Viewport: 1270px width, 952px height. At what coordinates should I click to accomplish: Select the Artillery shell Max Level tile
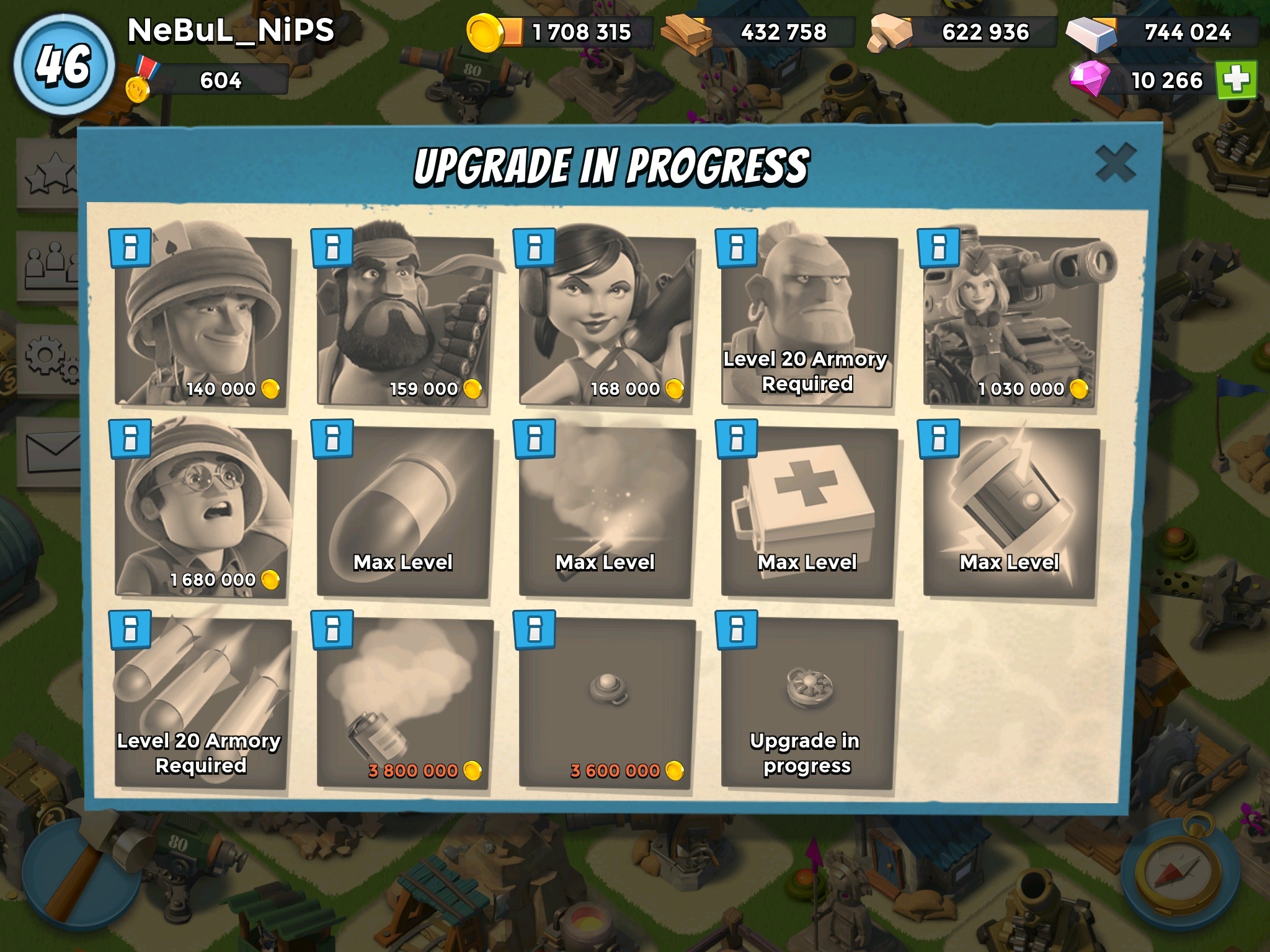tap(405, 512)
